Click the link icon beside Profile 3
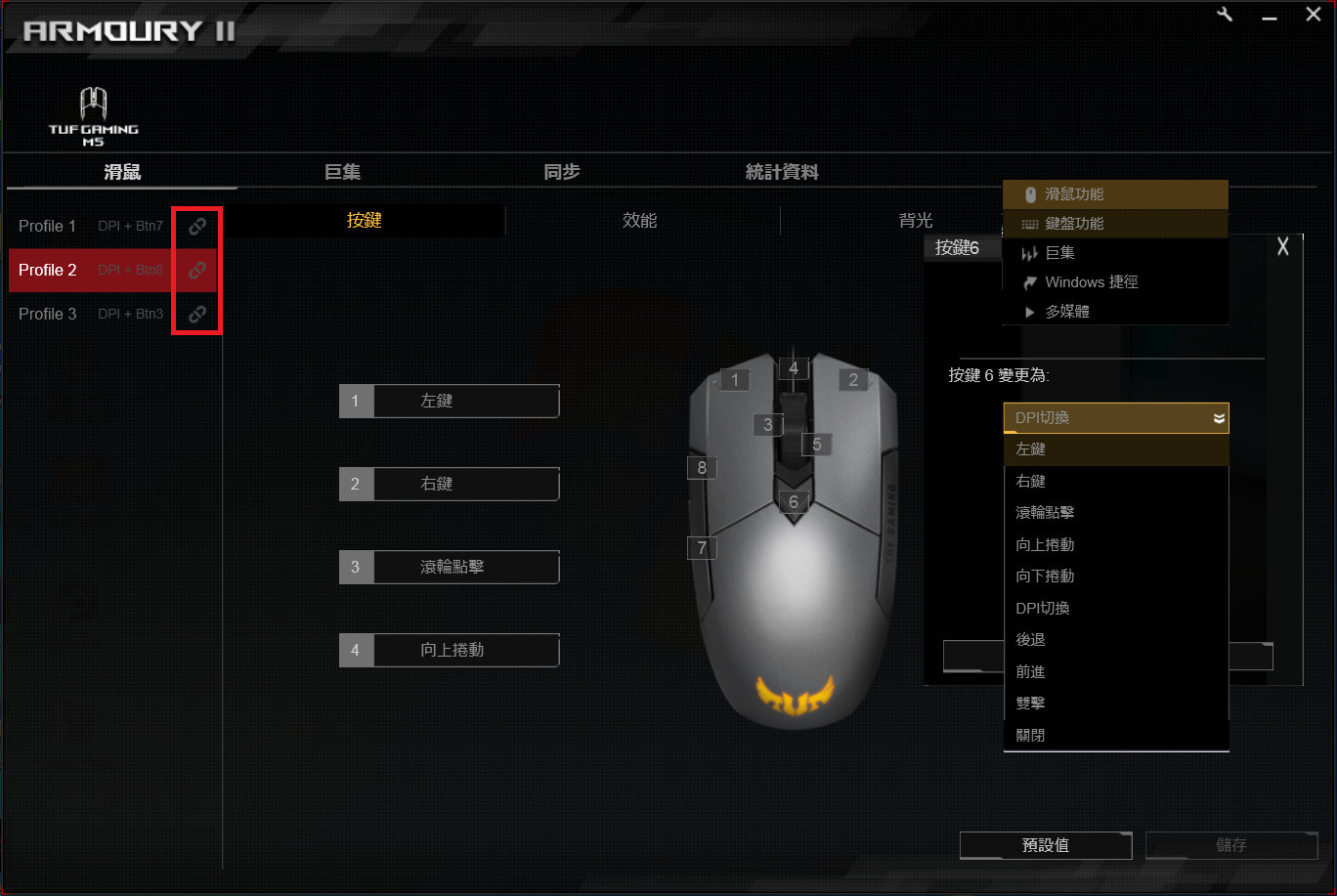This screenshot has width=1337, height=896. 196,314
